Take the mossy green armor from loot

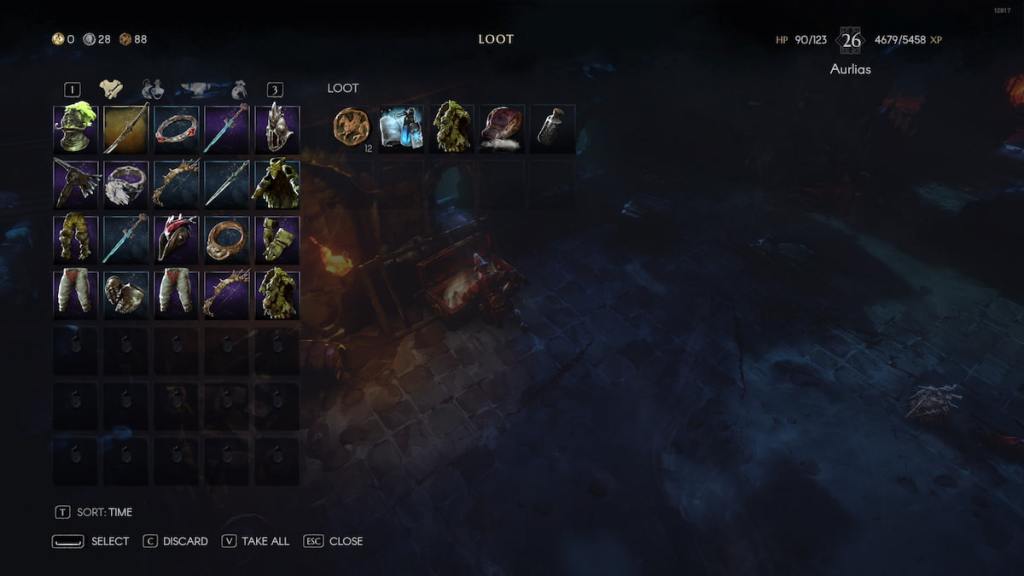click(451, 128)
